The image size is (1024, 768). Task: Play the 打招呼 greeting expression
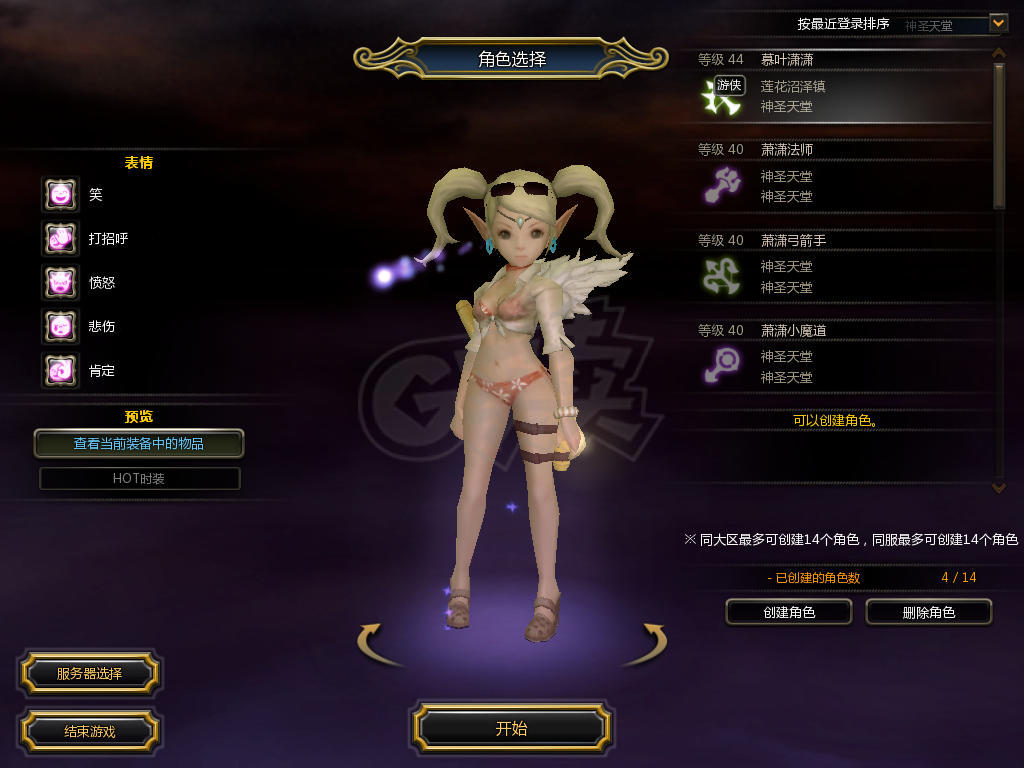click(x=60, y=239)
